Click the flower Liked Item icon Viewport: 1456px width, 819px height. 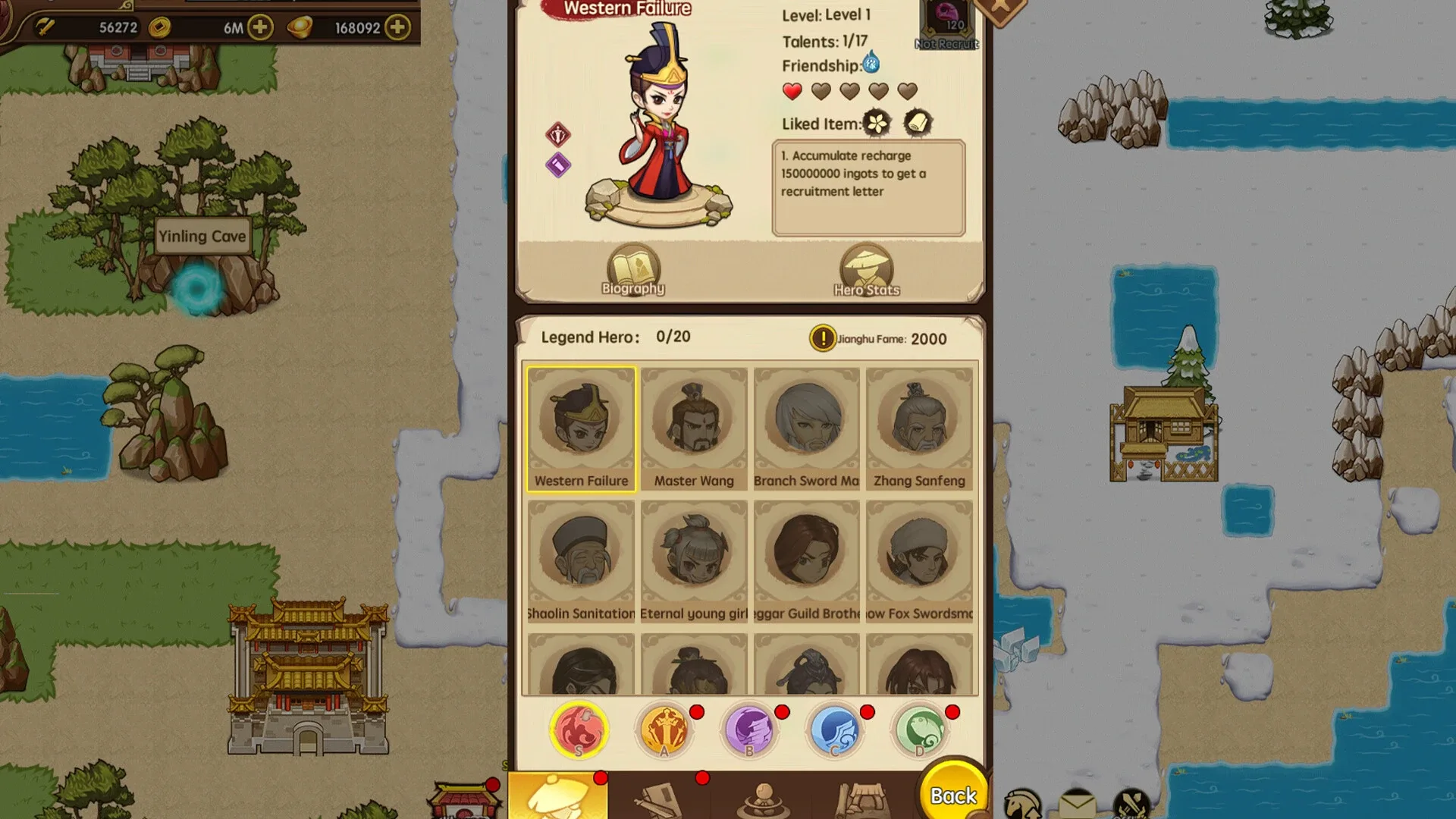tap(877, 123)
